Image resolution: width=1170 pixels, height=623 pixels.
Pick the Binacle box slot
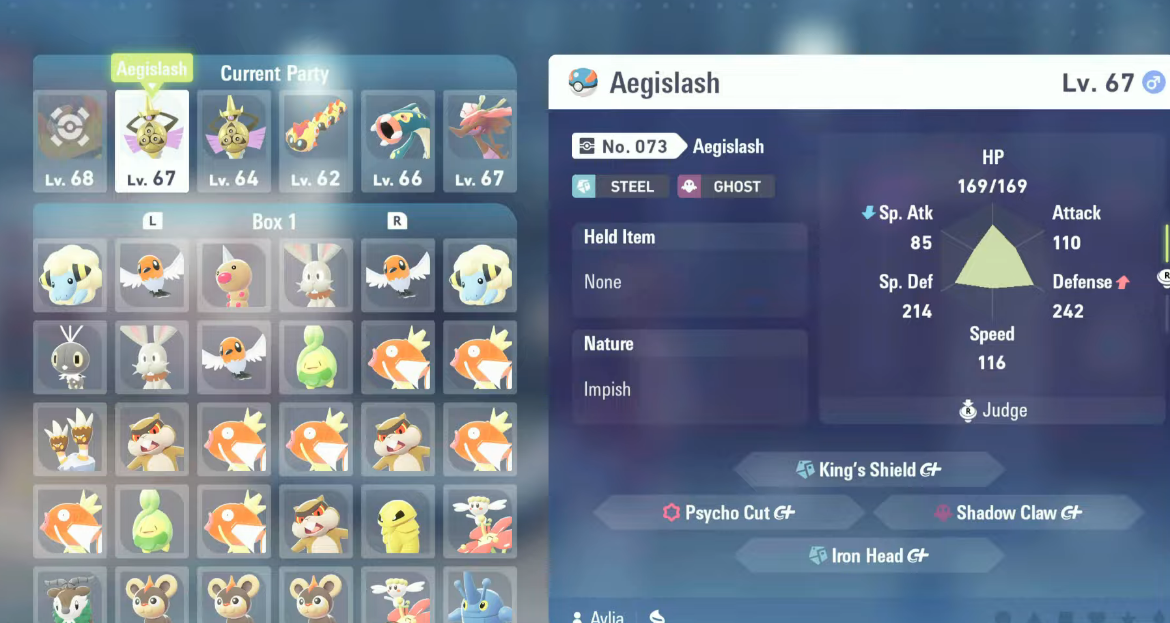coord(69,439)
